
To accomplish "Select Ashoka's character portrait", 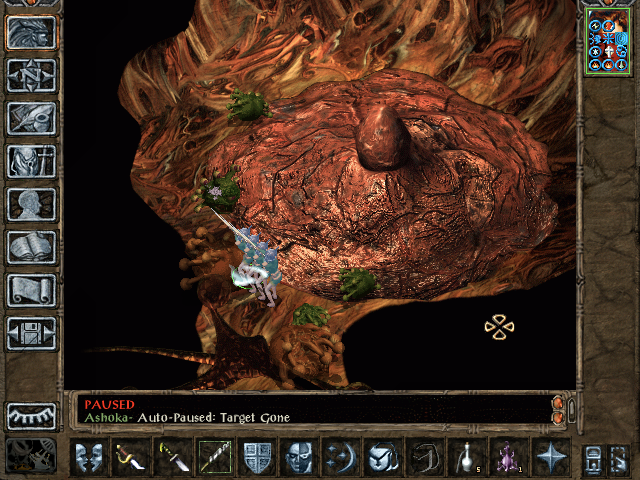I will [x=609, y=44].
